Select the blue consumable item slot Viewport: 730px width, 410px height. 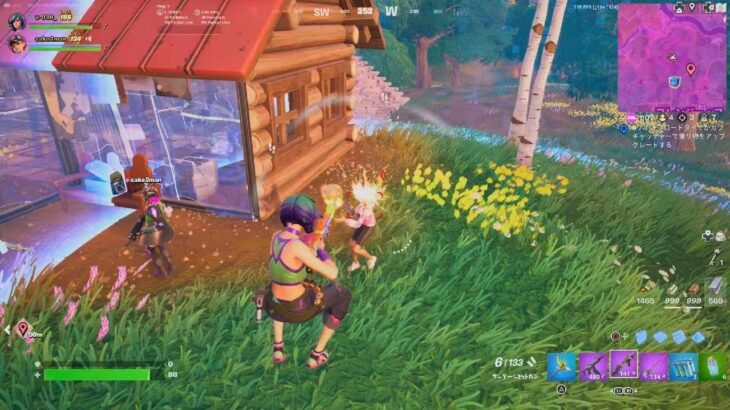click(x=684, y=367)
